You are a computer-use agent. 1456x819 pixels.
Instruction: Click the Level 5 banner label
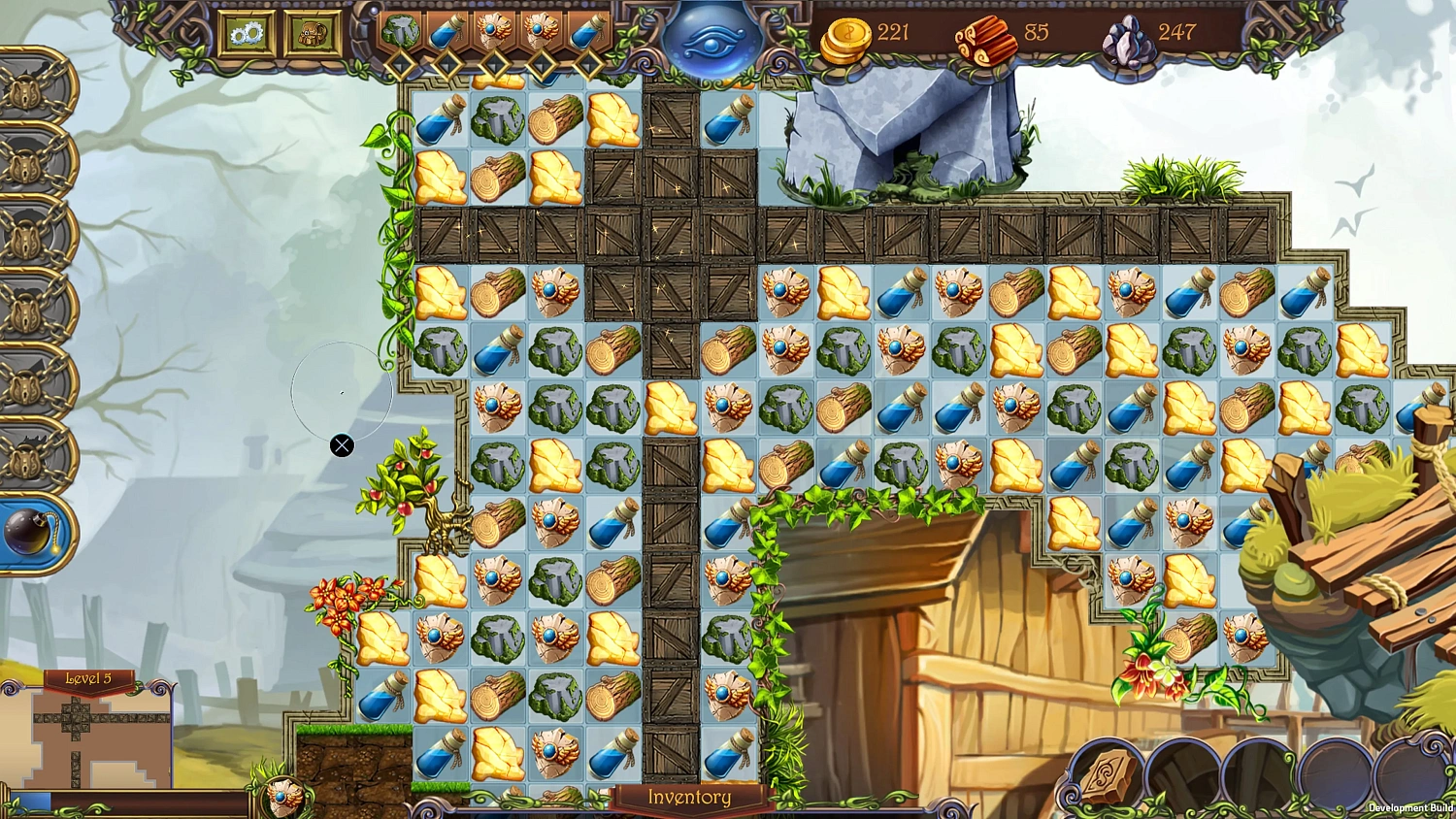[x=90, y=679]
